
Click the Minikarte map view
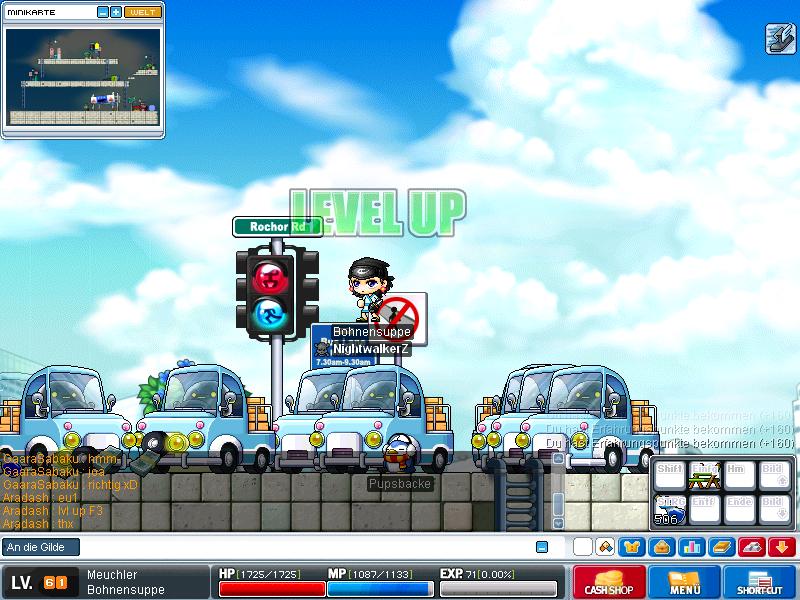click(x=83, y=74)
